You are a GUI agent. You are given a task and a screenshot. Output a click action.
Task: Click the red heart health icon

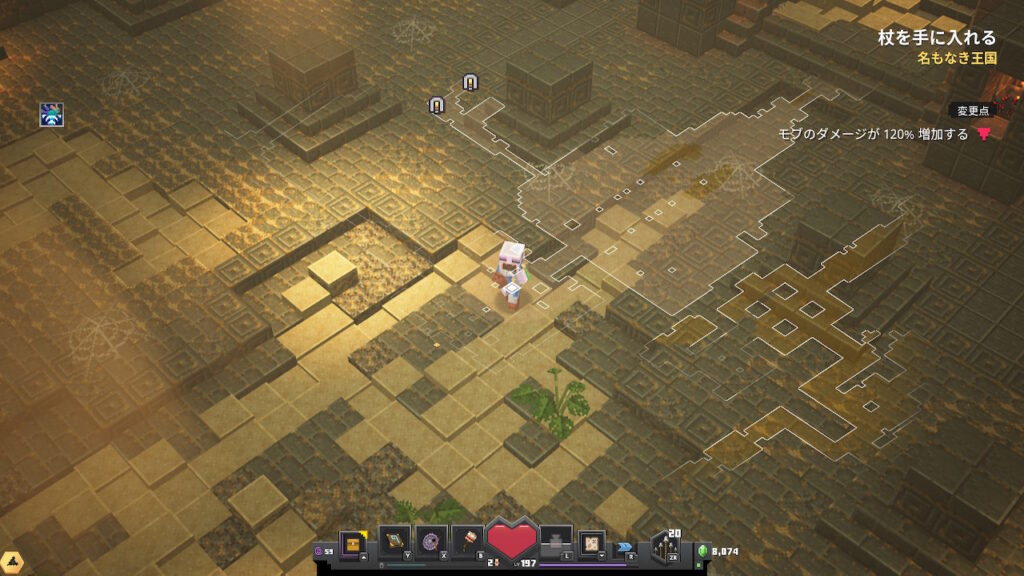click(512, 540)
